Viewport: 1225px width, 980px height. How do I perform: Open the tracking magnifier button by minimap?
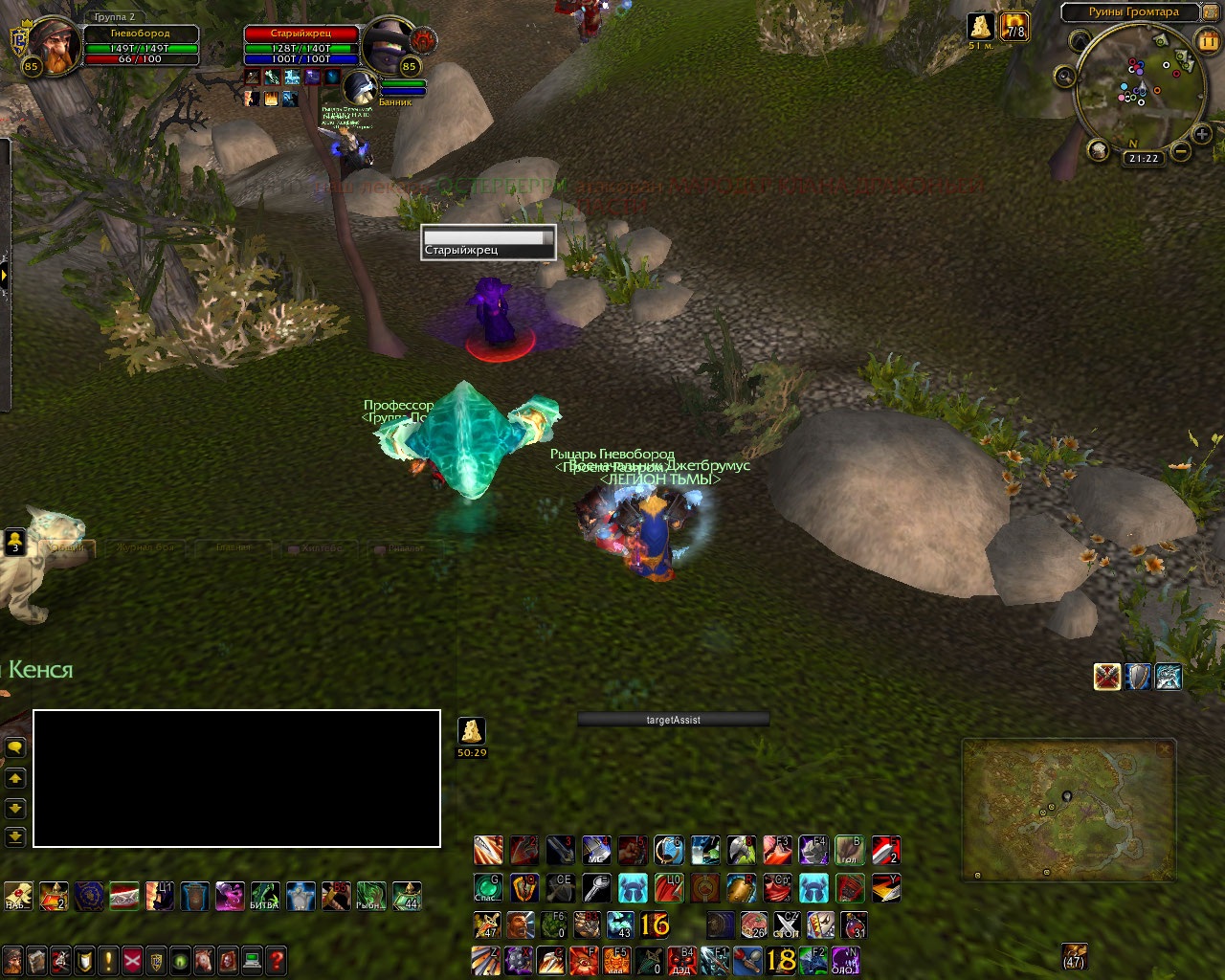tap(1065, 78)
